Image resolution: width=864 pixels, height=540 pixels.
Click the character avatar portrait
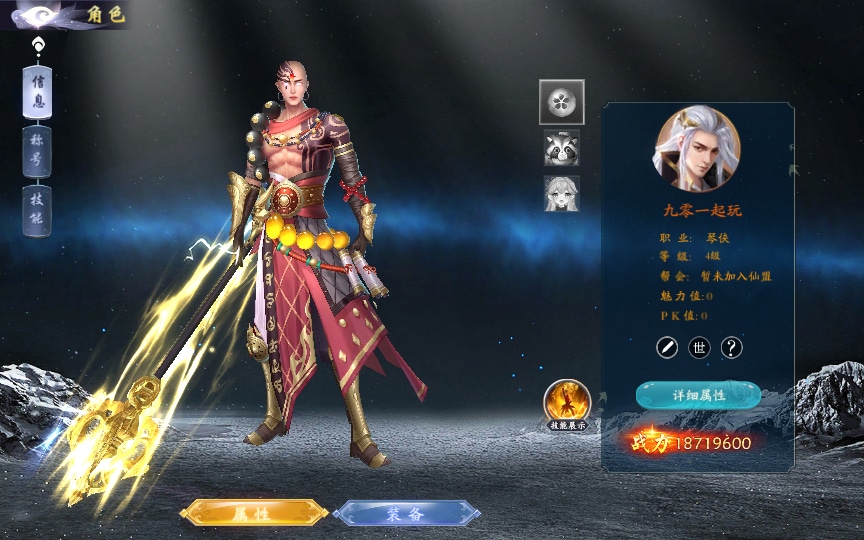[x=698, y=149]
